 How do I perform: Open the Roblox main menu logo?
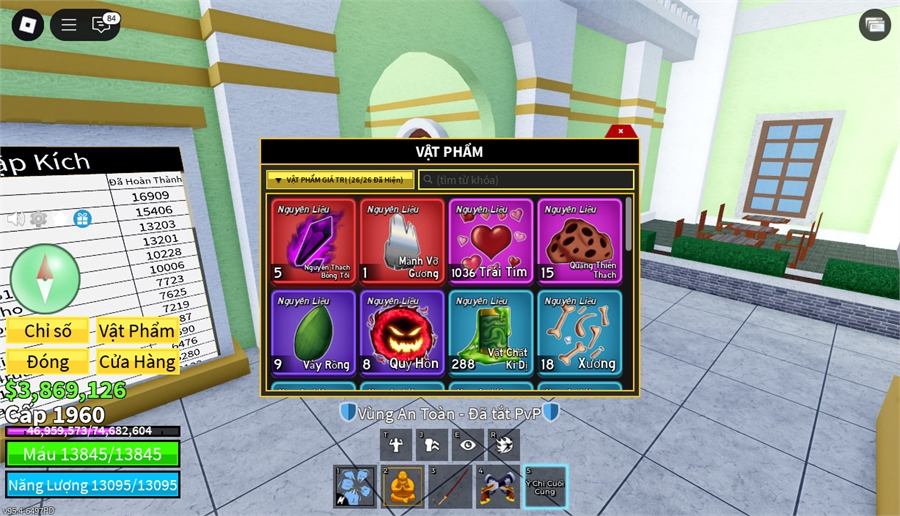(27, 25)
